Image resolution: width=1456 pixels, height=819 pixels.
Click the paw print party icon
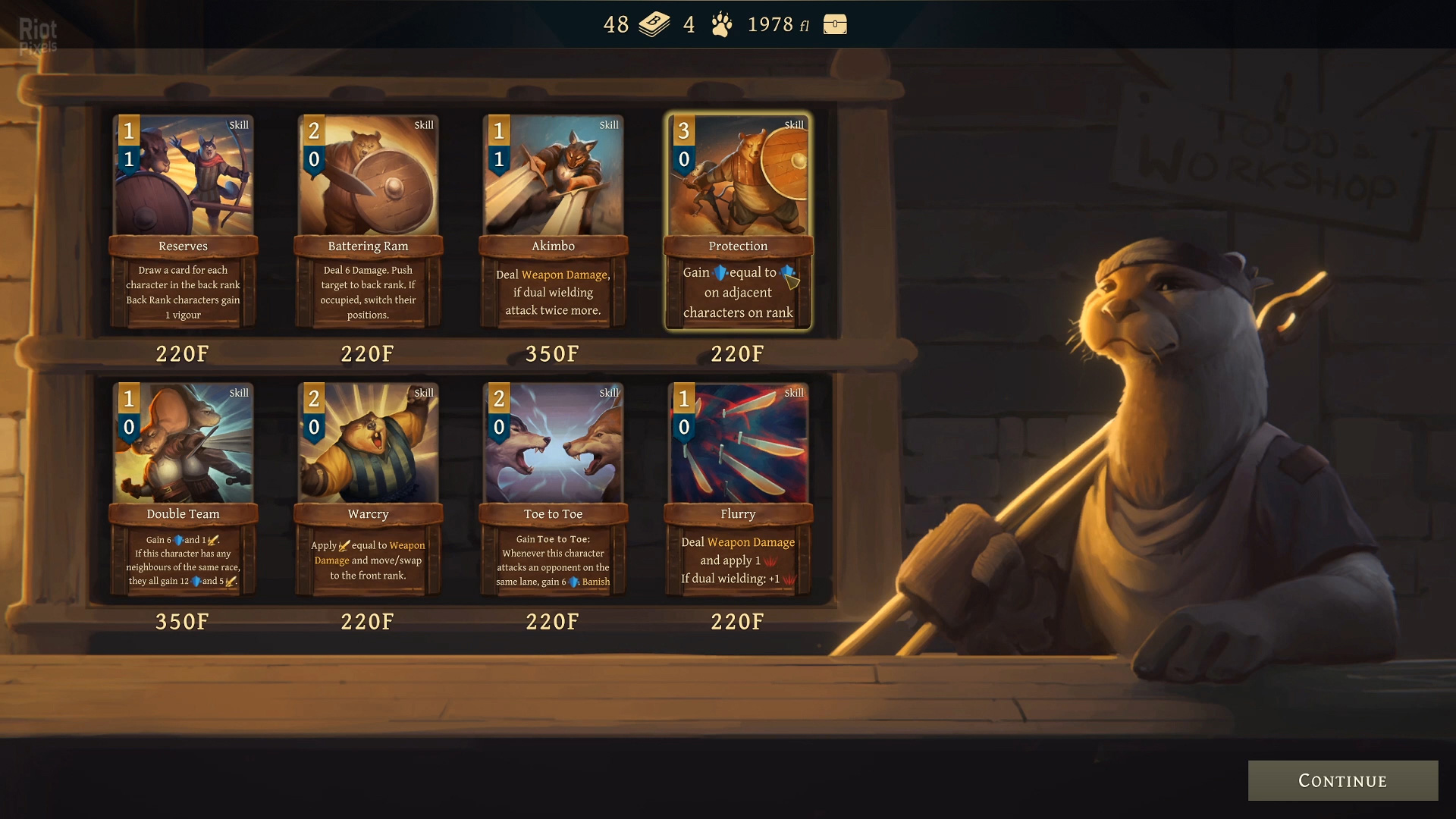click(x=722, y=24)
